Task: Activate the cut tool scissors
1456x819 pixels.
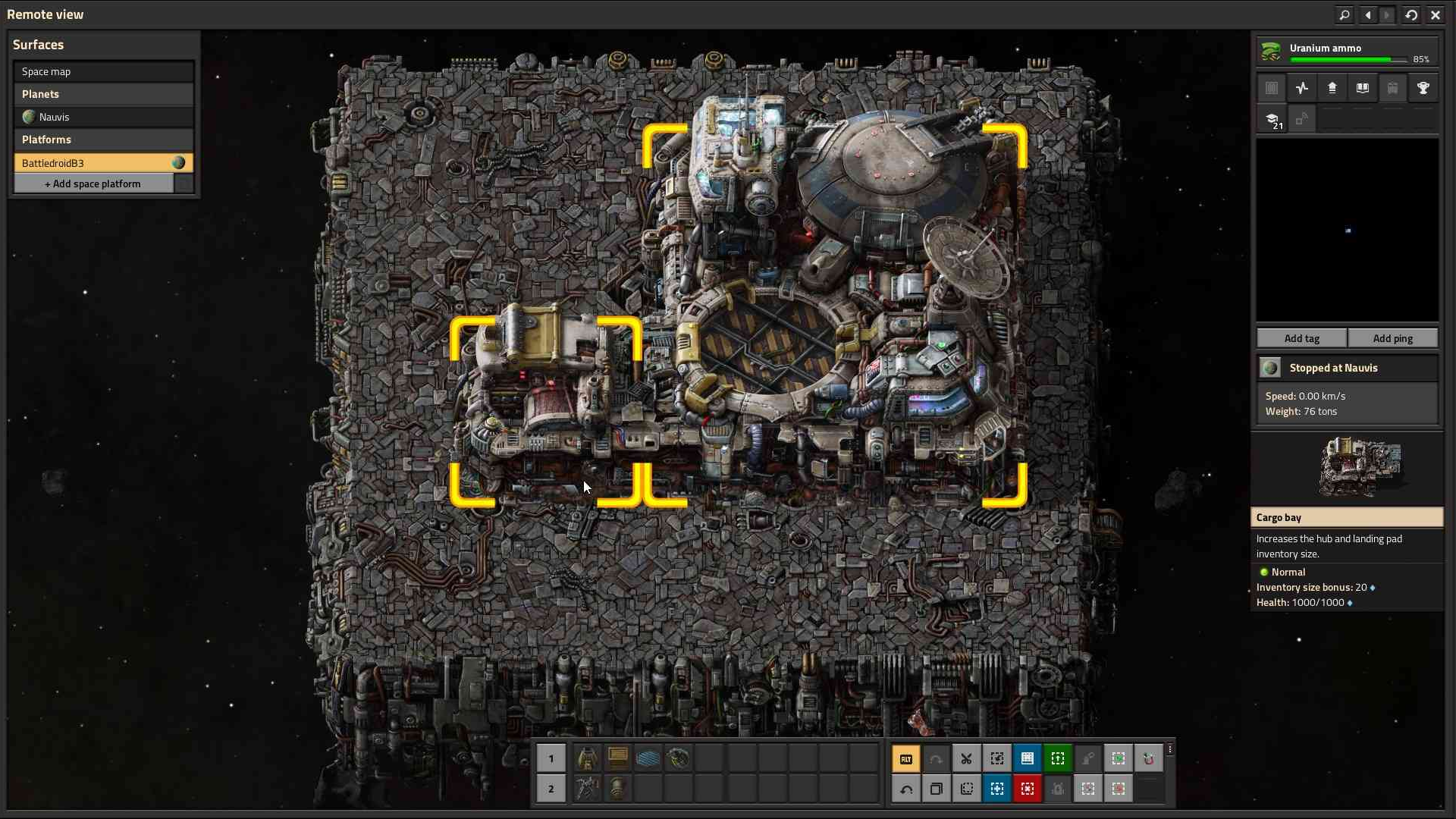Action: (967, 758)
